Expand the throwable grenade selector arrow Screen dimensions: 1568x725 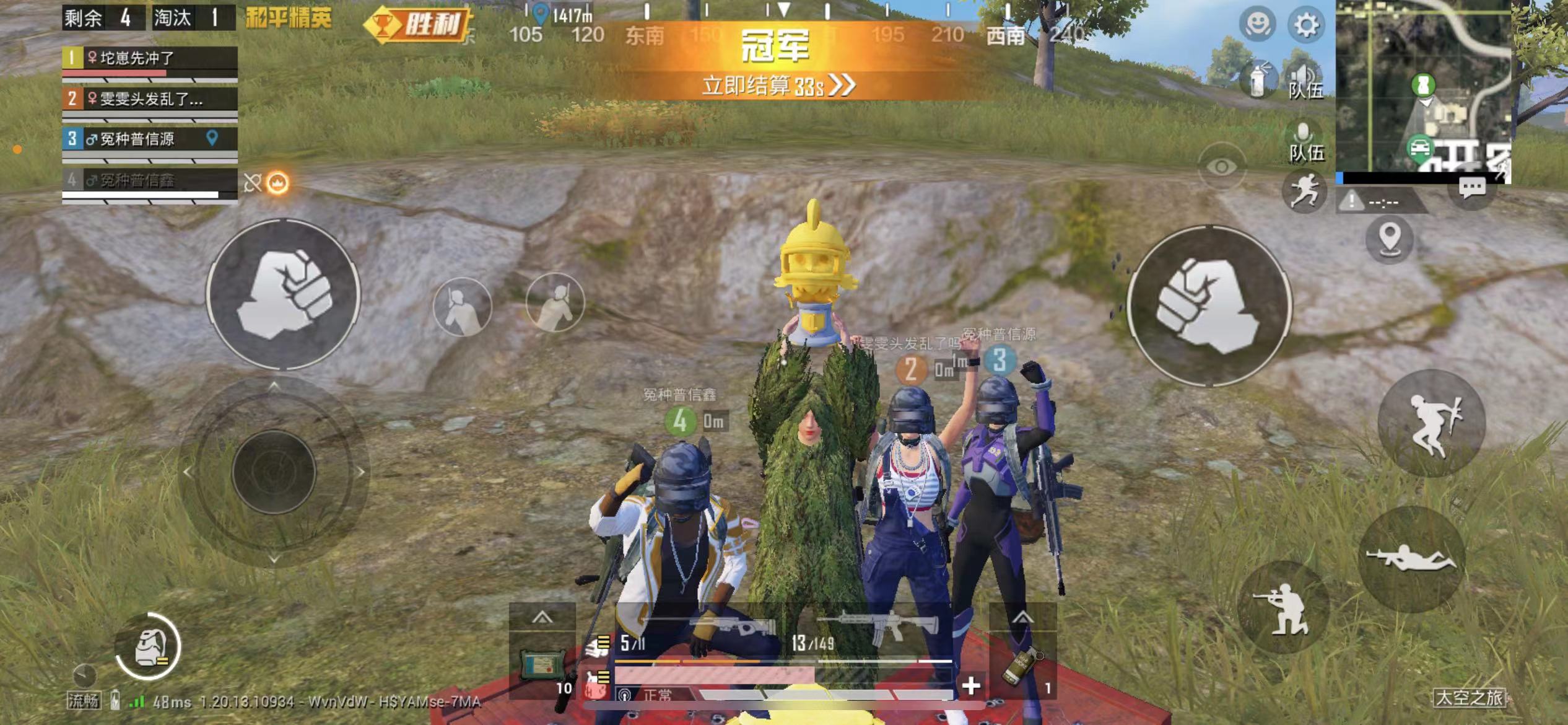point(1022,618)
